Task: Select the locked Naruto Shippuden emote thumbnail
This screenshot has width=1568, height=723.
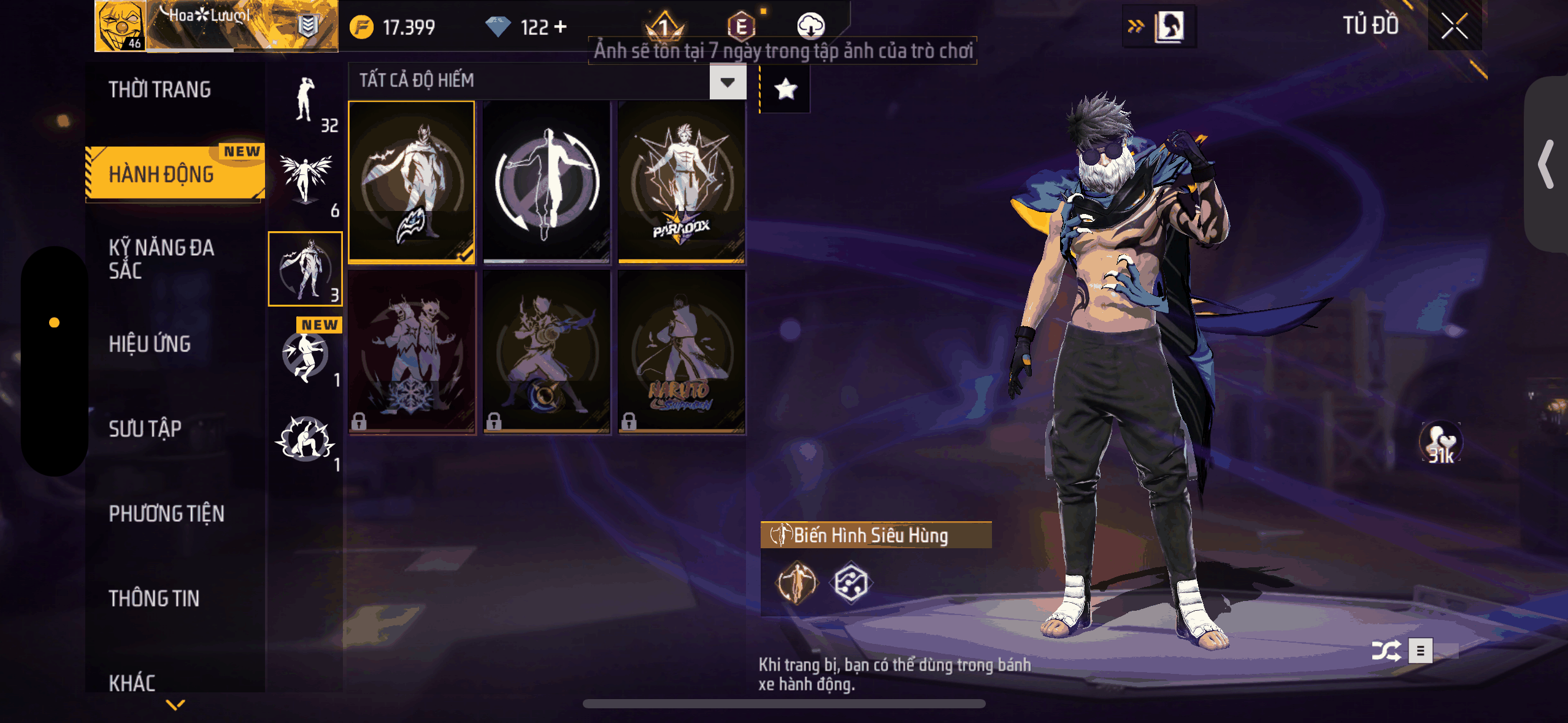Action: click(682, 354)
